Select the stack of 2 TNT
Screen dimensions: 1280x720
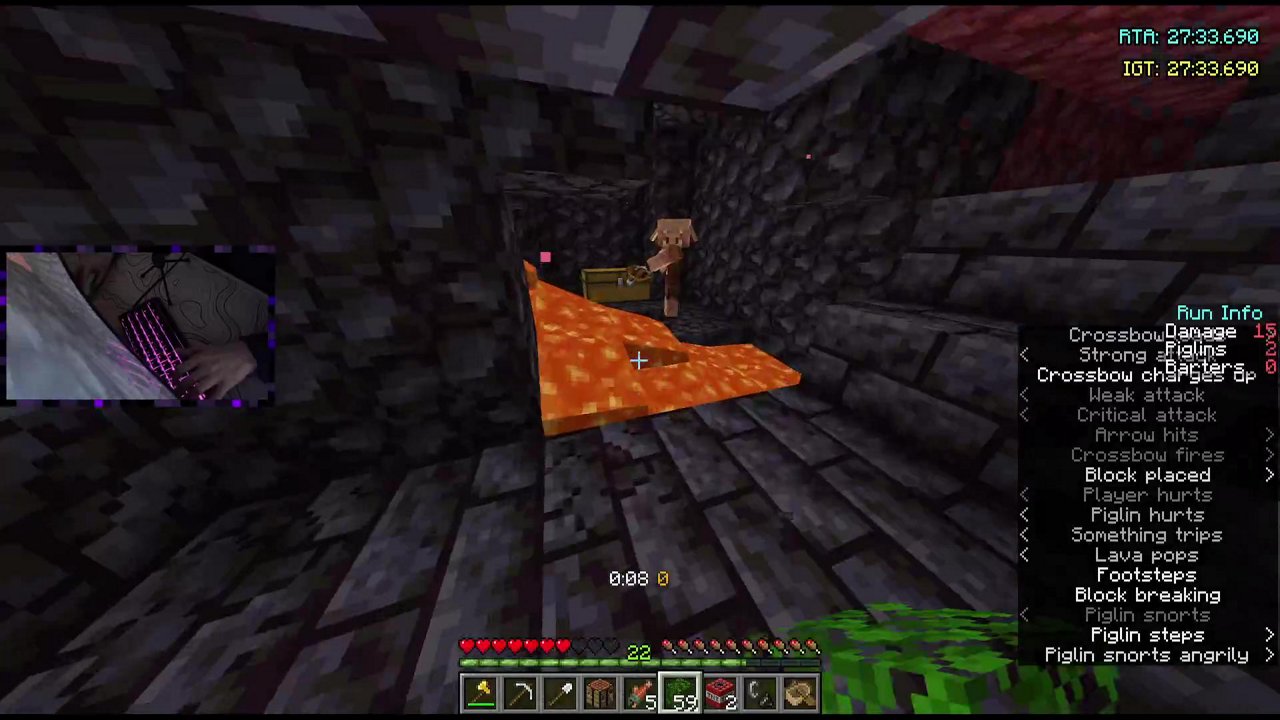[x=720, y=690]
